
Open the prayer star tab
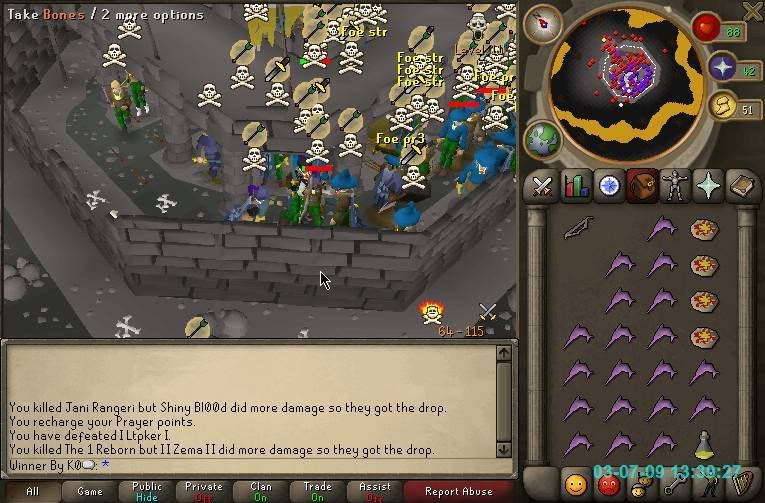[x=707, y=186]
